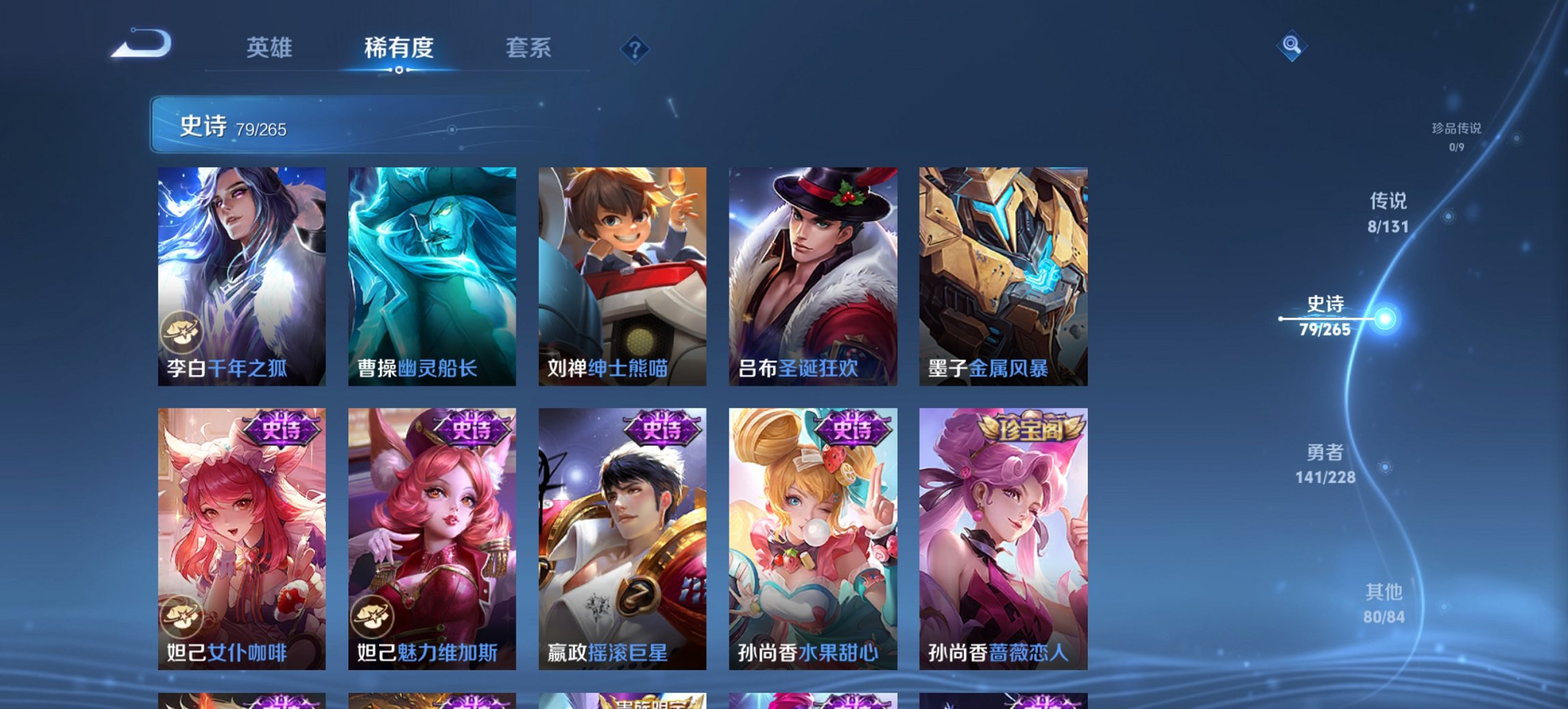Image resolution: width=1568 pixels, height=709 pixels.
Task: Click the page indicator dot under 稀有度 tab
Action: (398, 70)
